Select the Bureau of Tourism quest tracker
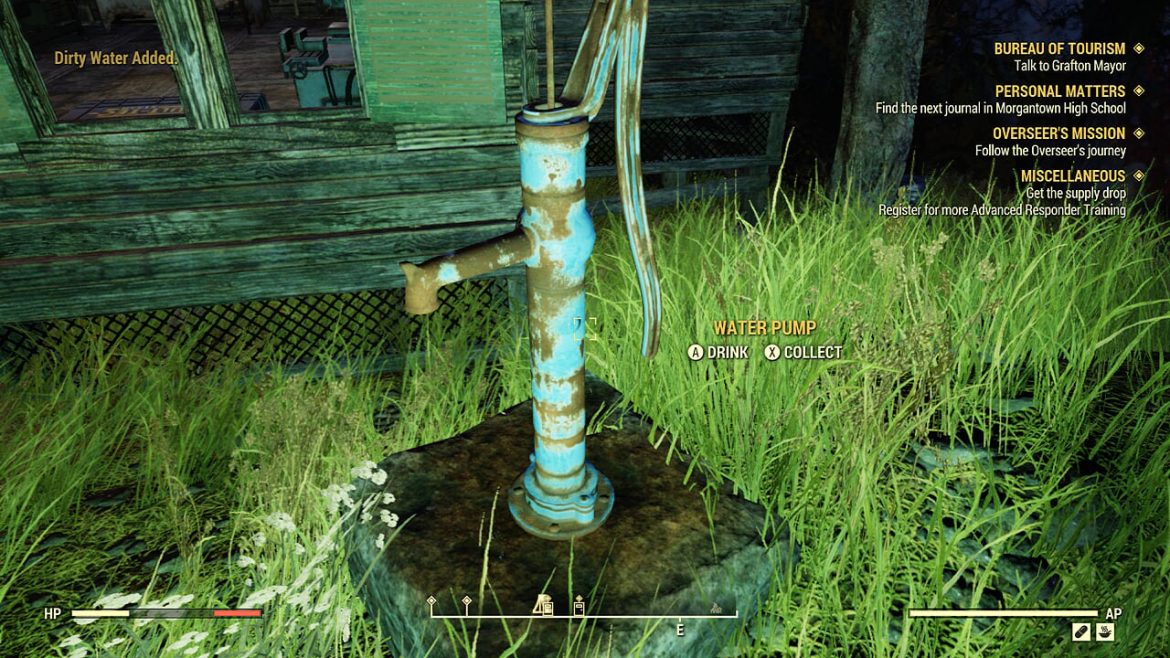 coord(1059,49)
